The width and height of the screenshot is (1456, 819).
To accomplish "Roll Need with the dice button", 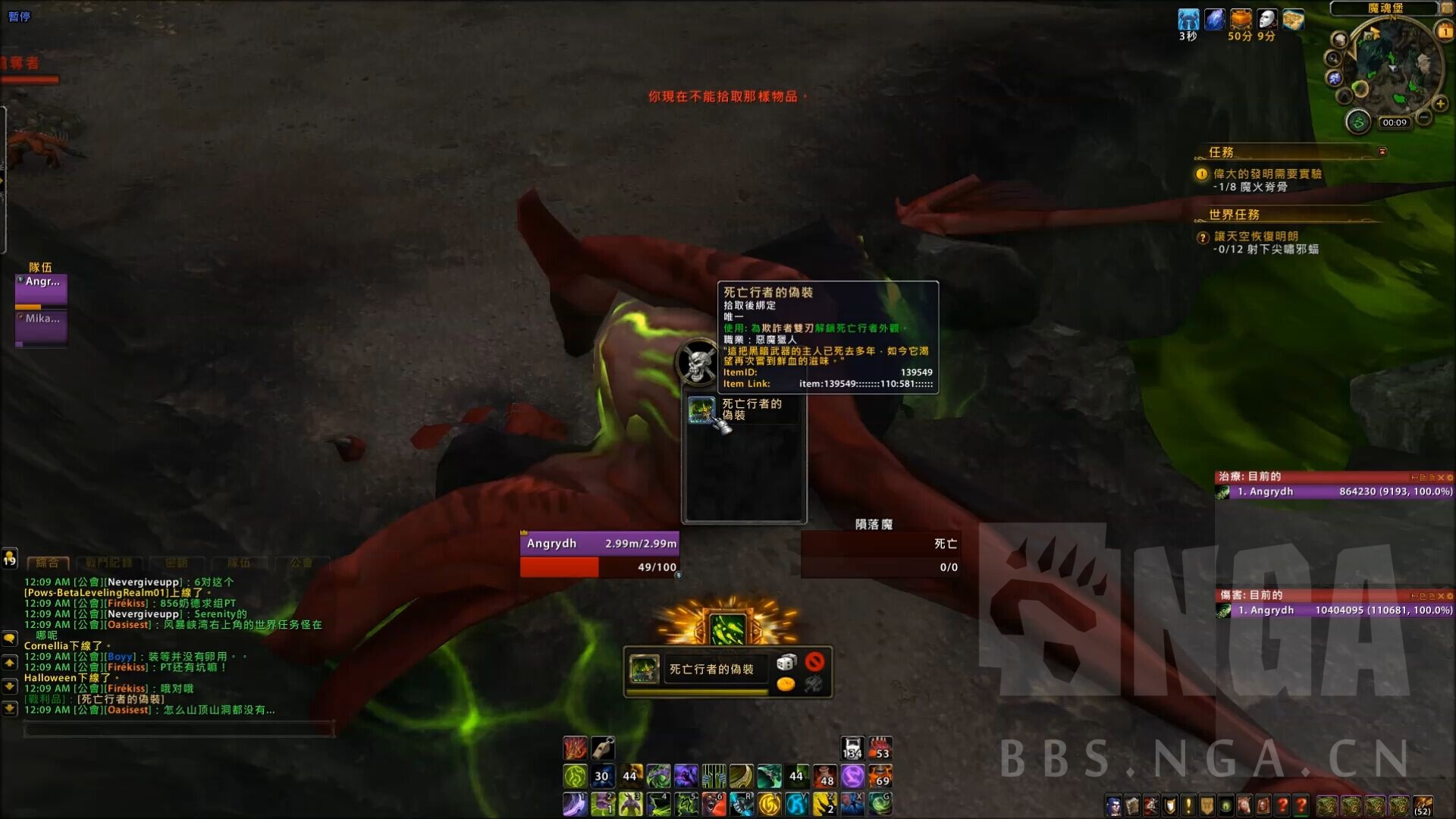I will coord(784,661).
